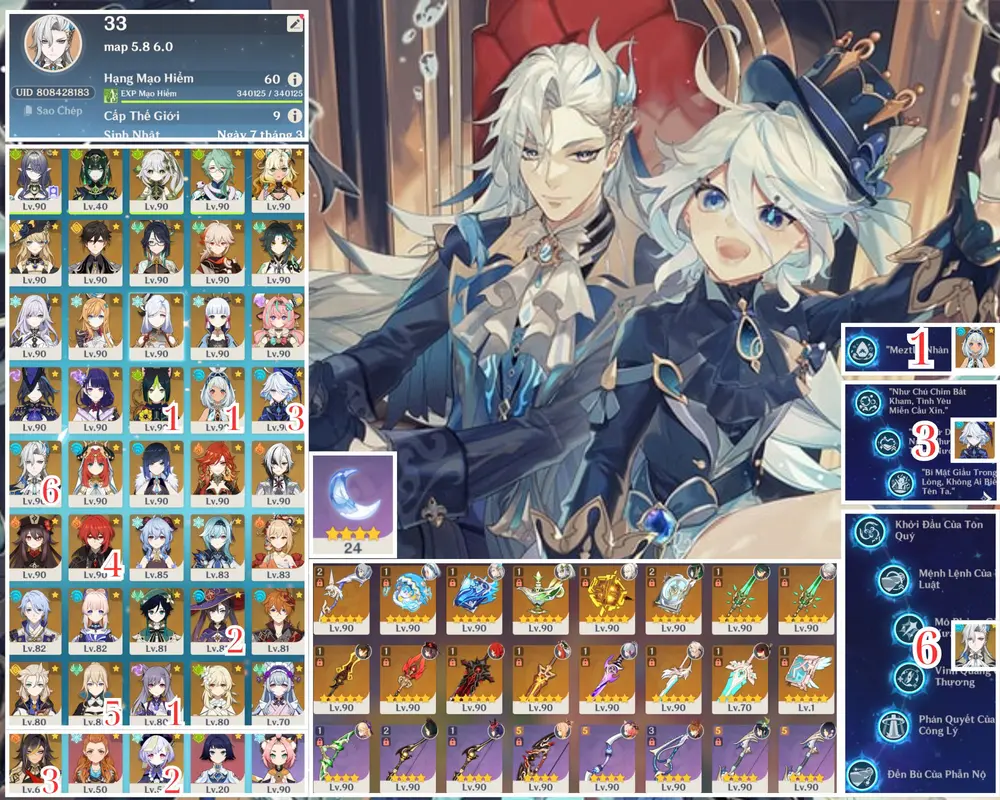Open the Đền Bù Của Phẫn Nộ constellation

point(864,774)
